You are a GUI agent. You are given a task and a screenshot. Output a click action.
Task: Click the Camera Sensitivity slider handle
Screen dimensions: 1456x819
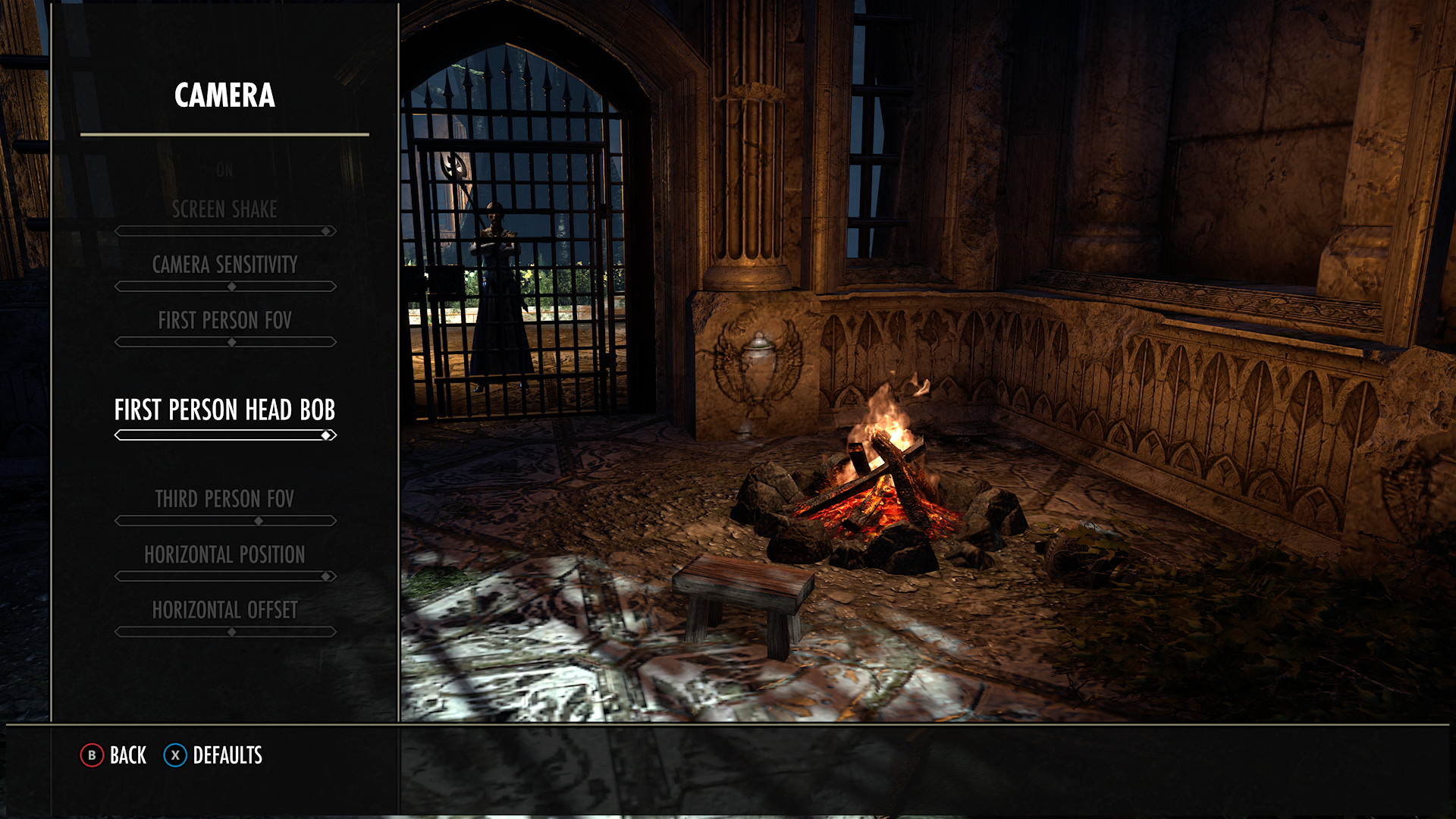tap(231, 286)
